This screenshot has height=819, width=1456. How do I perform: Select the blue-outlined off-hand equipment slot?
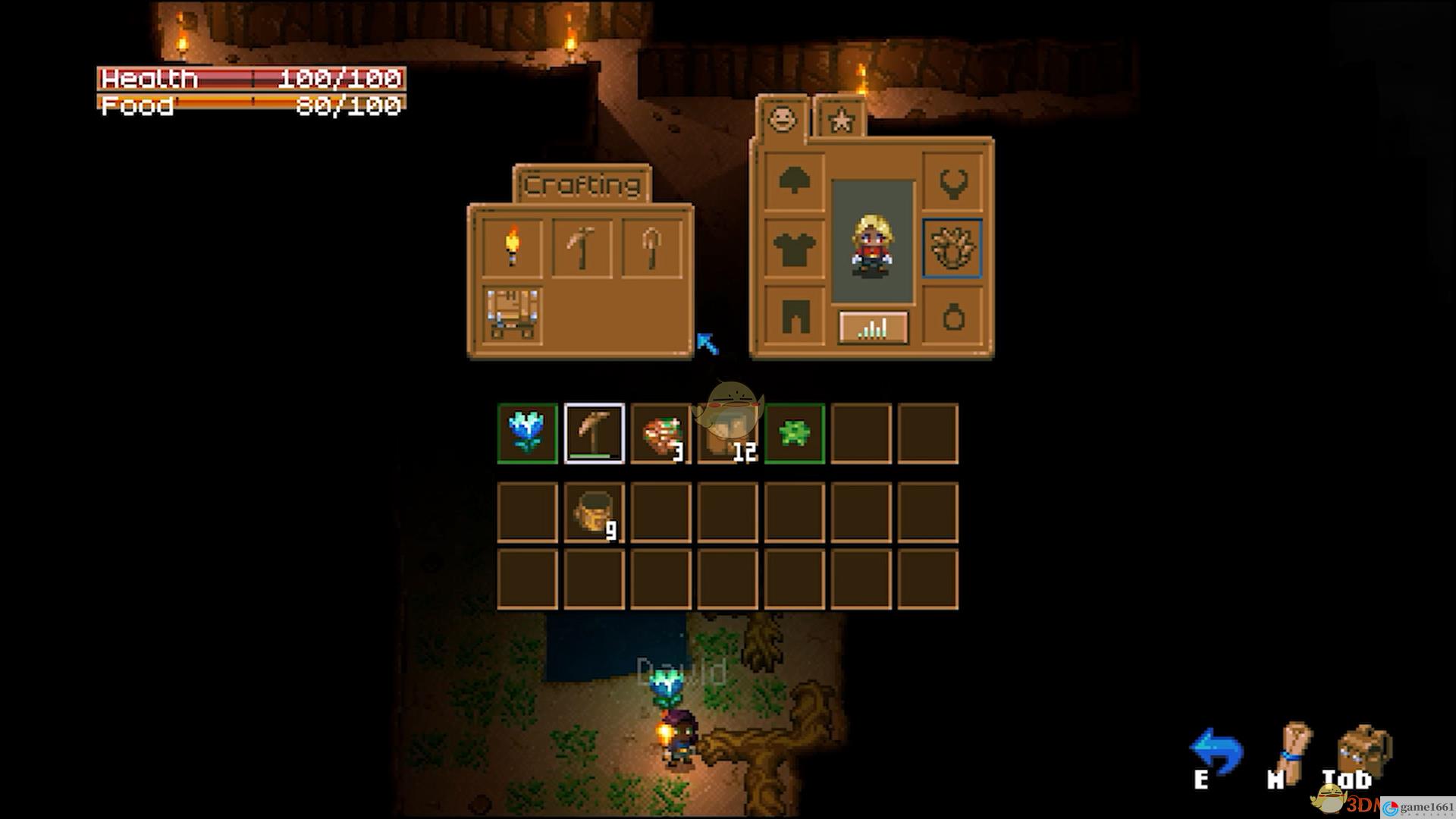tap(952, 248)
